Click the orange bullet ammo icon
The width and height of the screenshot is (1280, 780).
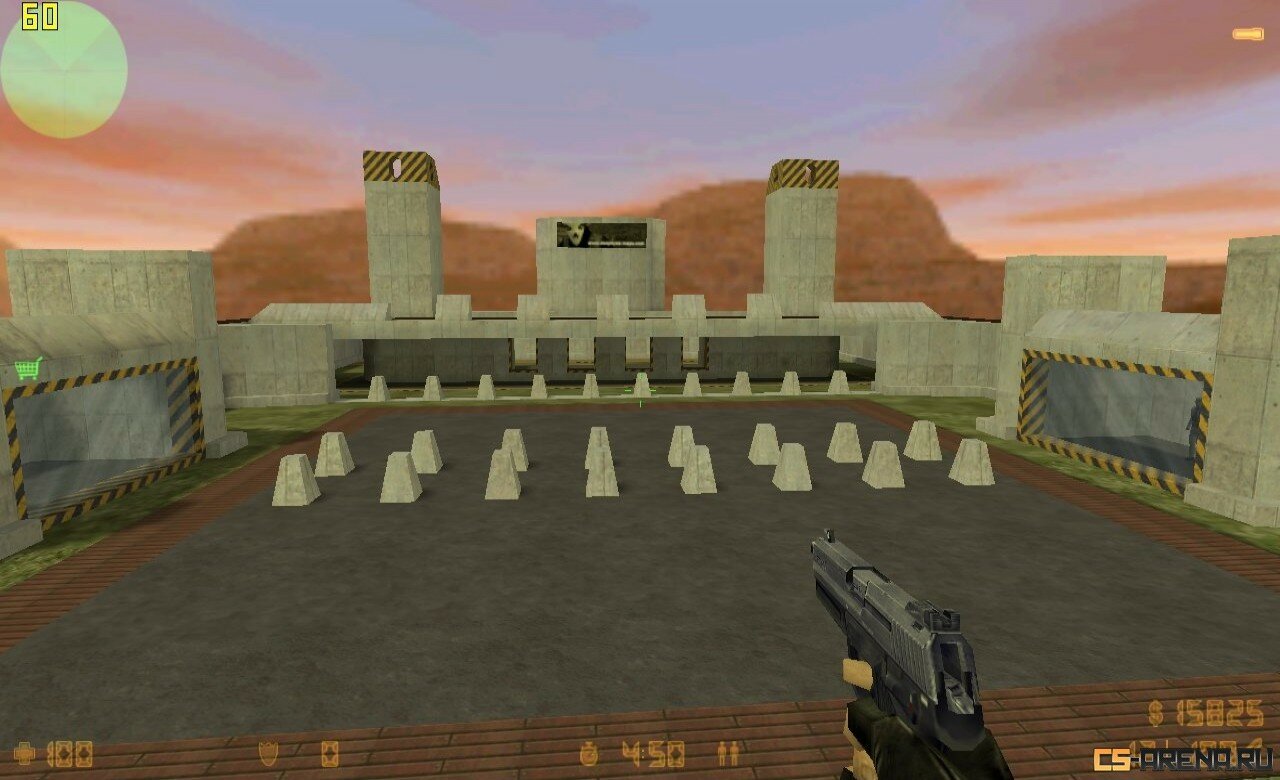point(1247,34)
